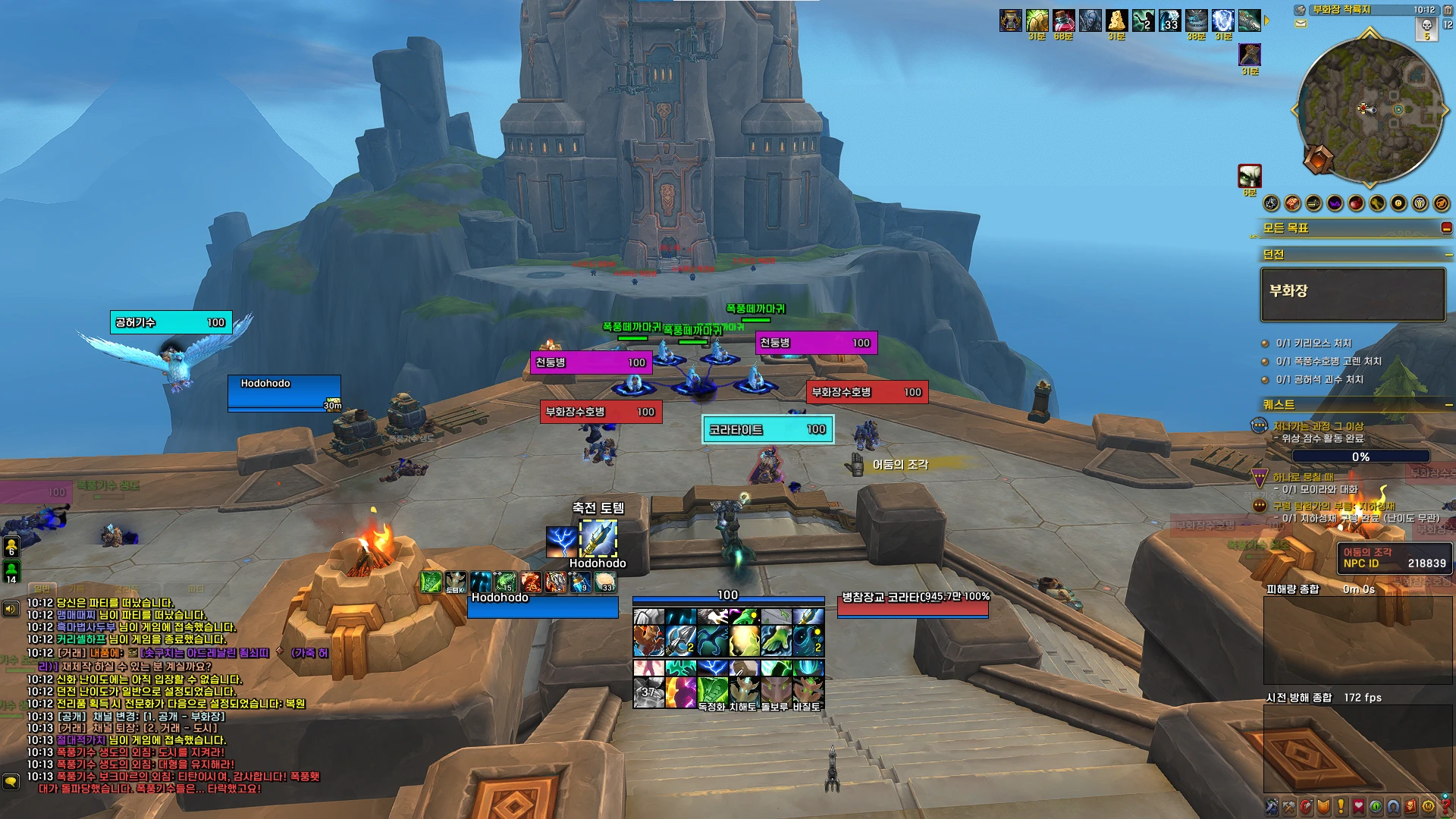1456x819 pixels.
Task: Click the circular minimap
Action: tap(1370, 110)
